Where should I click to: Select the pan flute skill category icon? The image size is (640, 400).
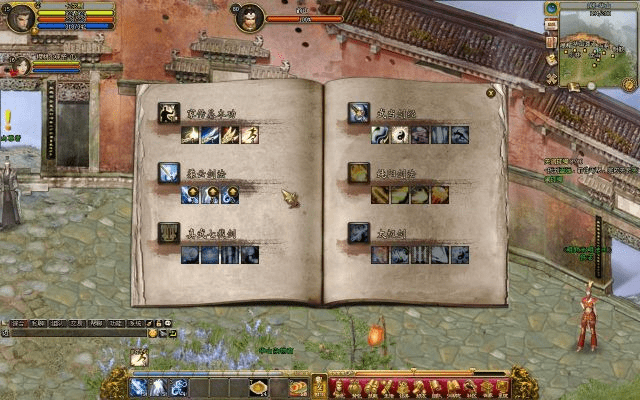168,232
